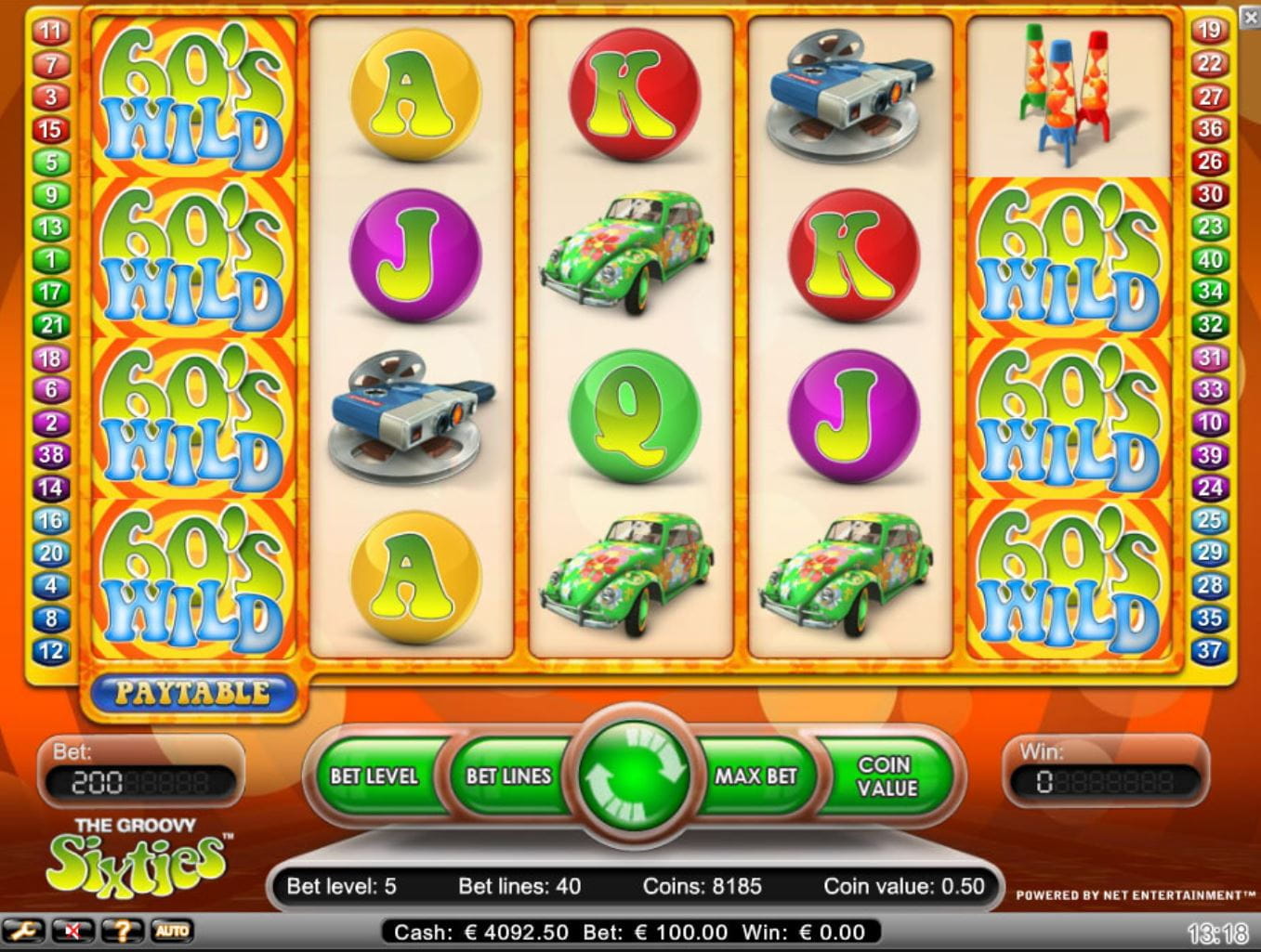Activate Max Bet

[x=755, y=776]
